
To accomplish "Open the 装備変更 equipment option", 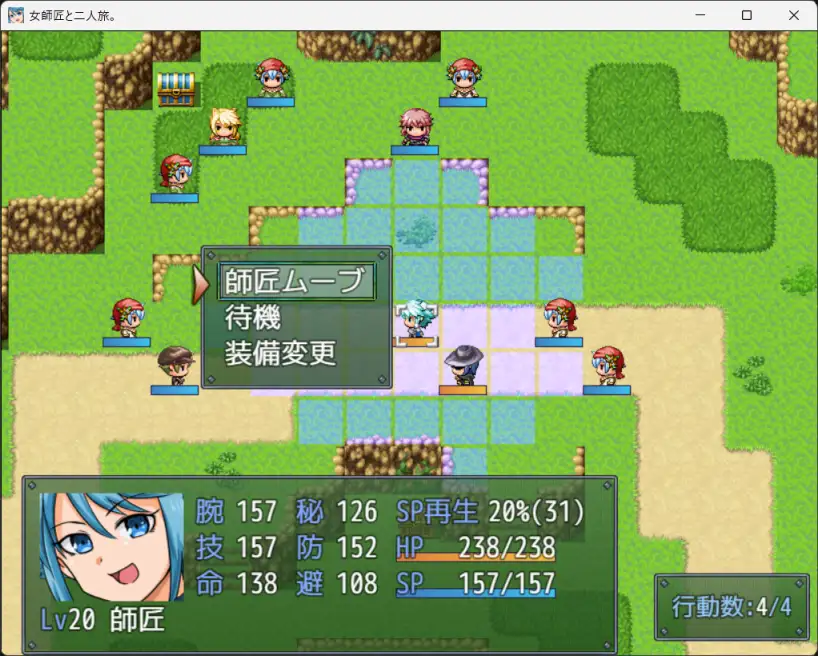I will coord(281,354).
